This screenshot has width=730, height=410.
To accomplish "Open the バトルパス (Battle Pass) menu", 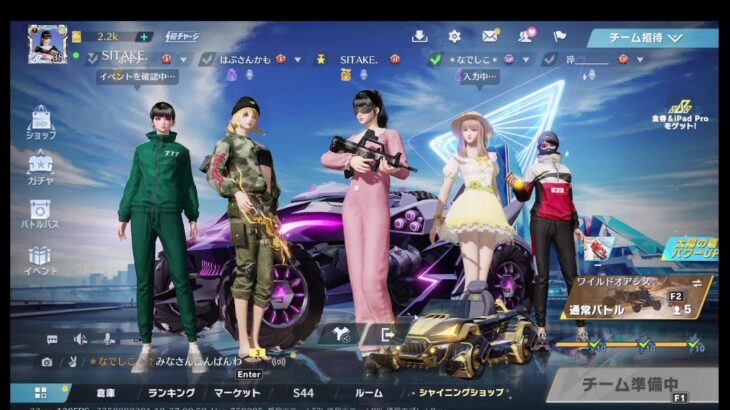I will coord(40,214).
